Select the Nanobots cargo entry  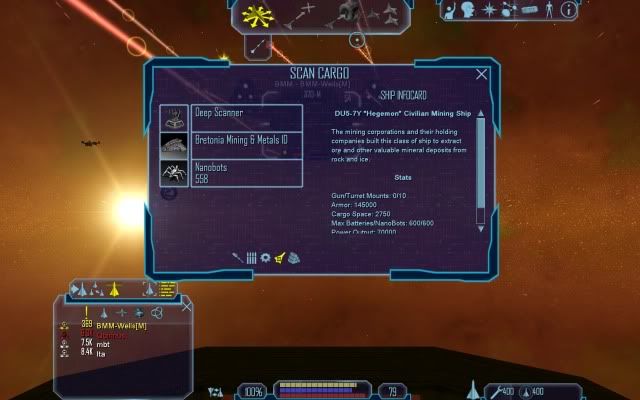click(x=231, y=173)
